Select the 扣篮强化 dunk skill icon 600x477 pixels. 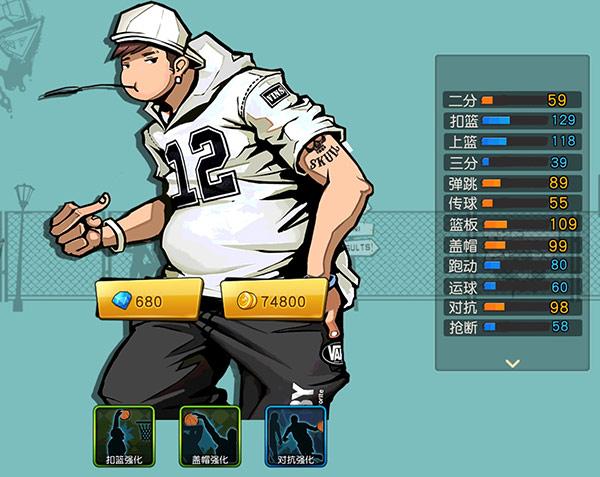(x=125, y=436)
